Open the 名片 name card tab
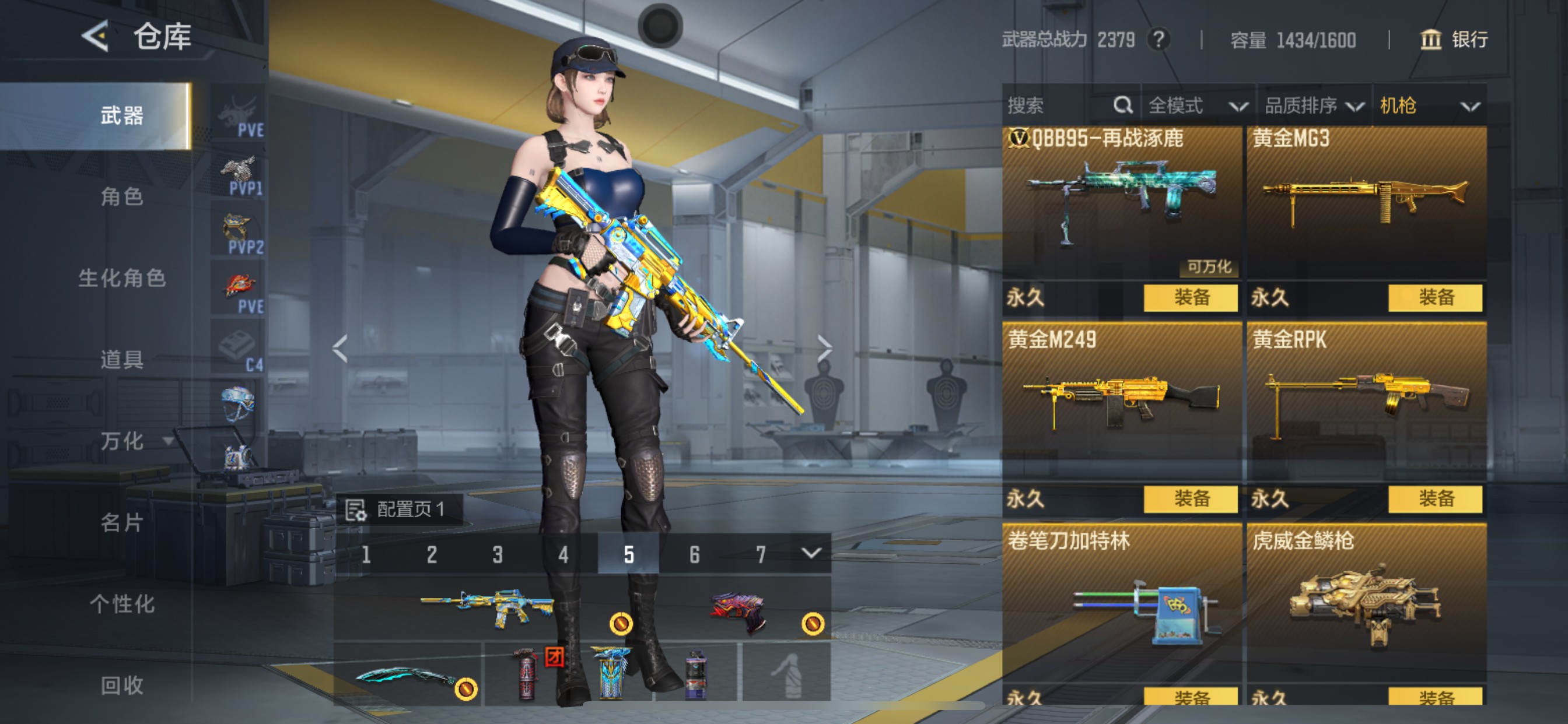This screenshot has width=1568, height=724. coord(122,523)
